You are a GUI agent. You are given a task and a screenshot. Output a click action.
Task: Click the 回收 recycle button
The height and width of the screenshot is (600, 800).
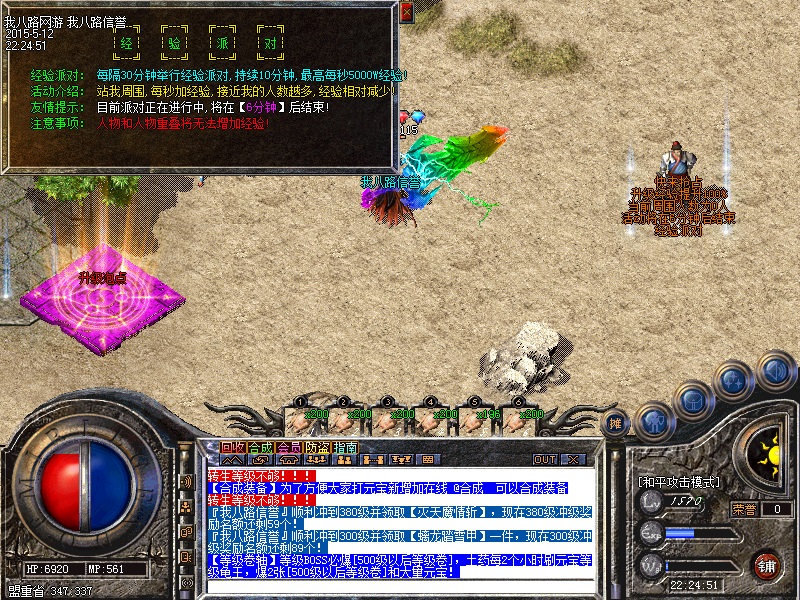(233, 447)
